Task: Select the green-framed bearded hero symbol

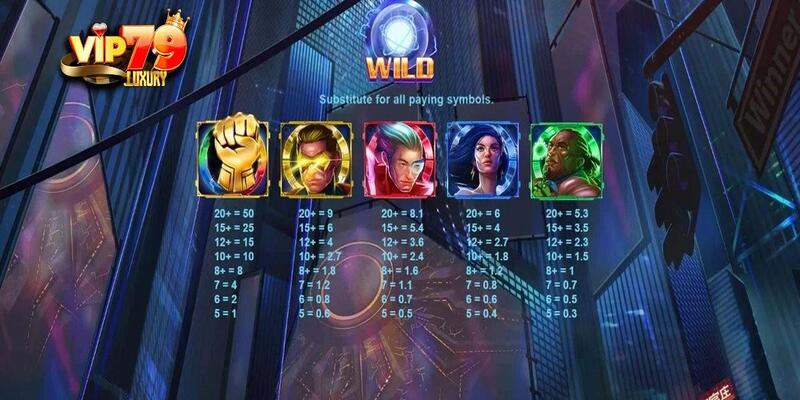Action: point(565,158)
